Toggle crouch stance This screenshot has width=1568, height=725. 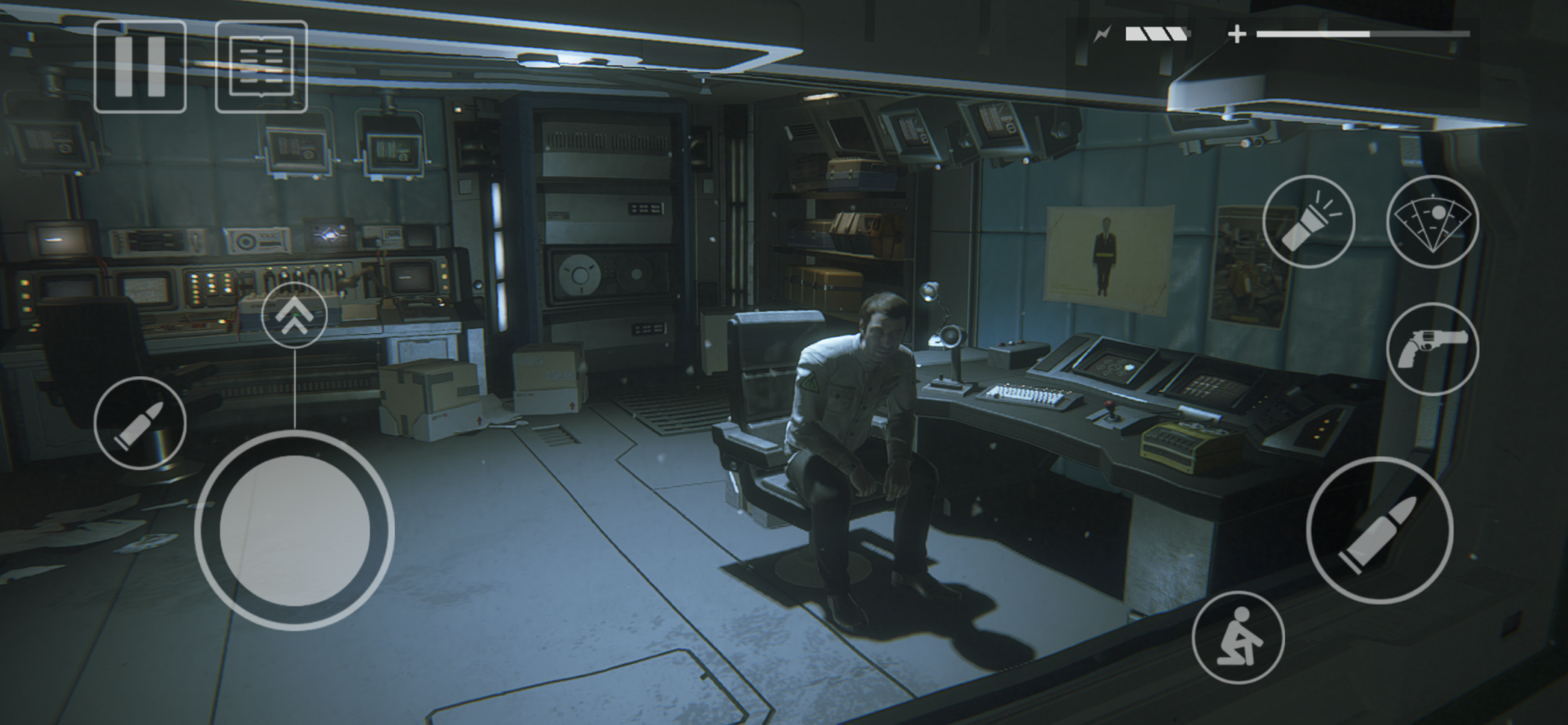point(1238,637)
